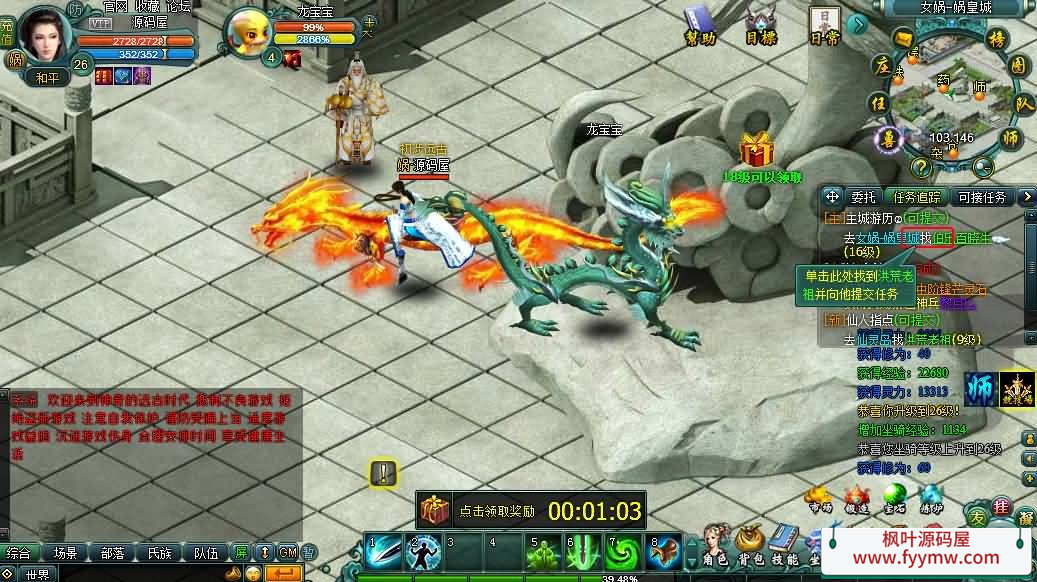Viewport: 1037px width, 582px height.
Task: Select the 氏族 clan chat tab
Action: pyautogui.click(x=160, y=552)
